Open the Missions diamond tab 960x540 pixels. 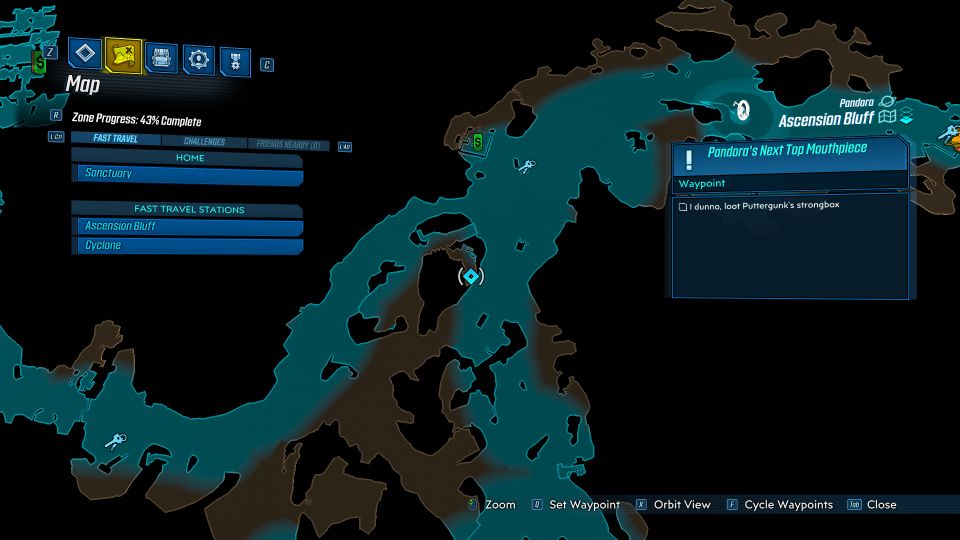[x=87, y=55]
